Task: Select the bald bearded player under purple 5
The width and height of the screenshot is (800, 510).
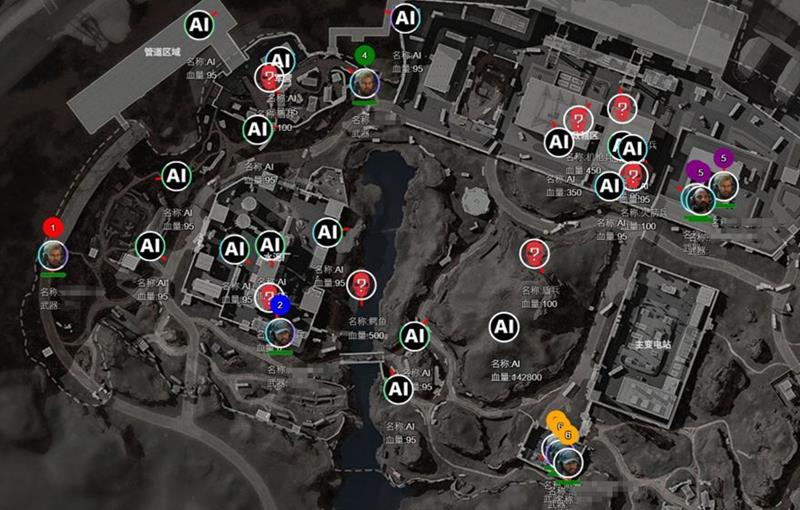Action: pos(700,198)
